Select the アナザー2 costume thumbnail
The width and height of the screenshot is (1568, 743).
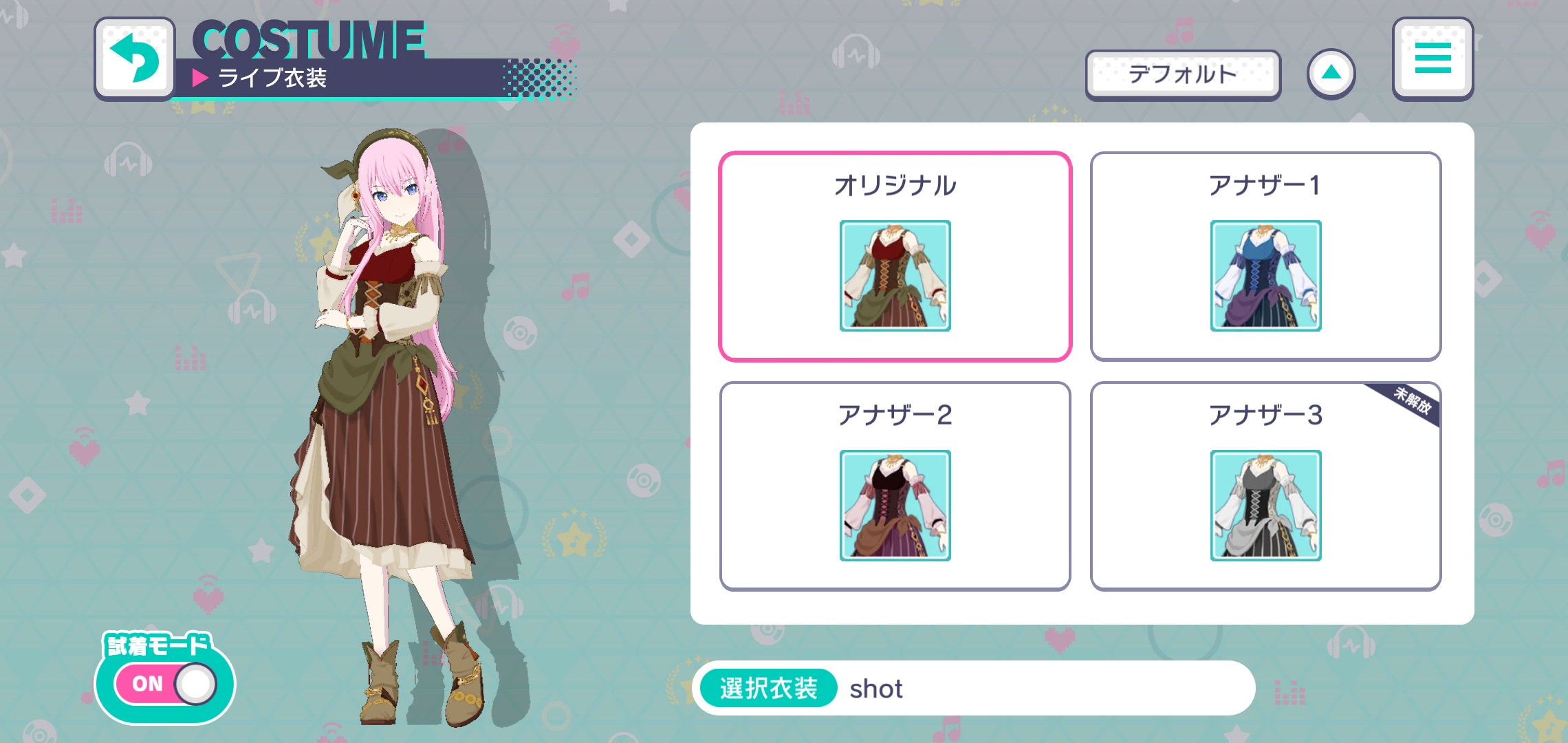(895, 507)
